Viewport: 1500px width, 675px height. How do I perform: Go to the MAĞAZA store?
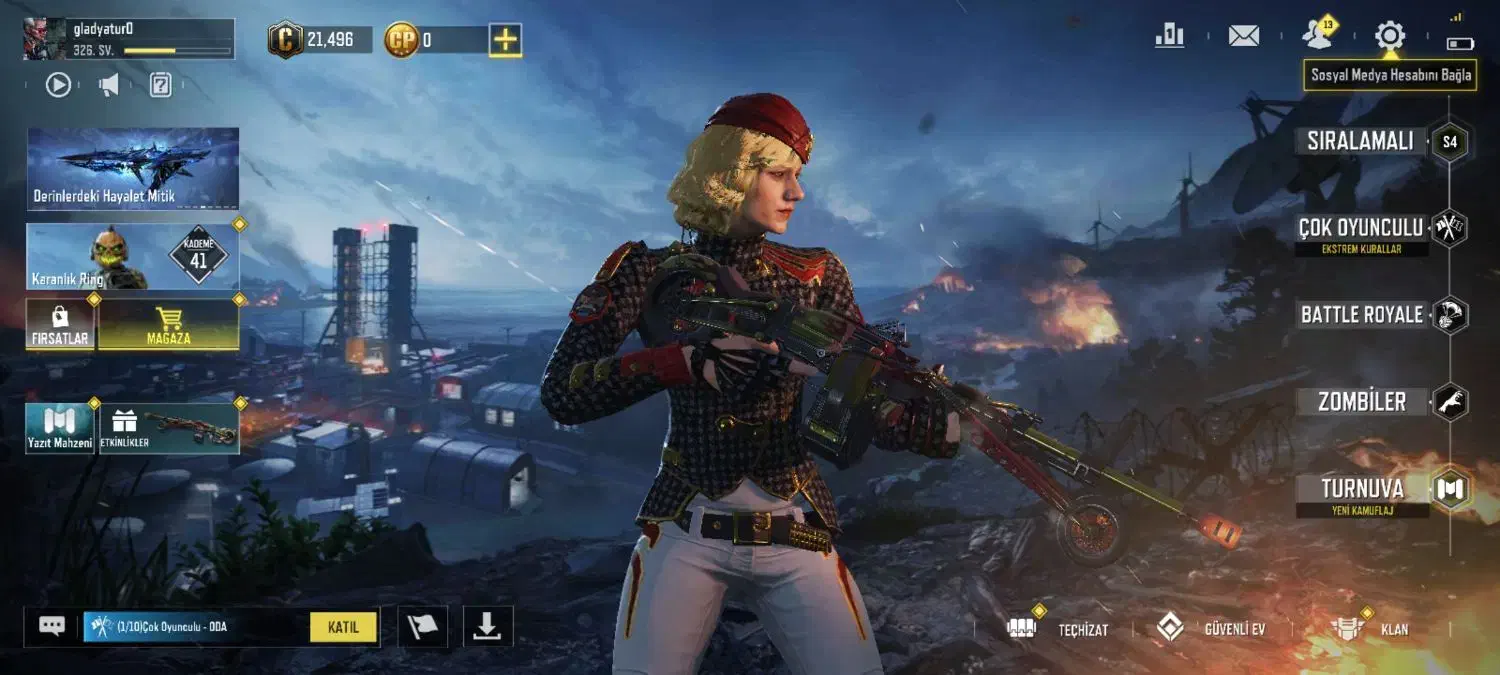[x=168, y=324]
